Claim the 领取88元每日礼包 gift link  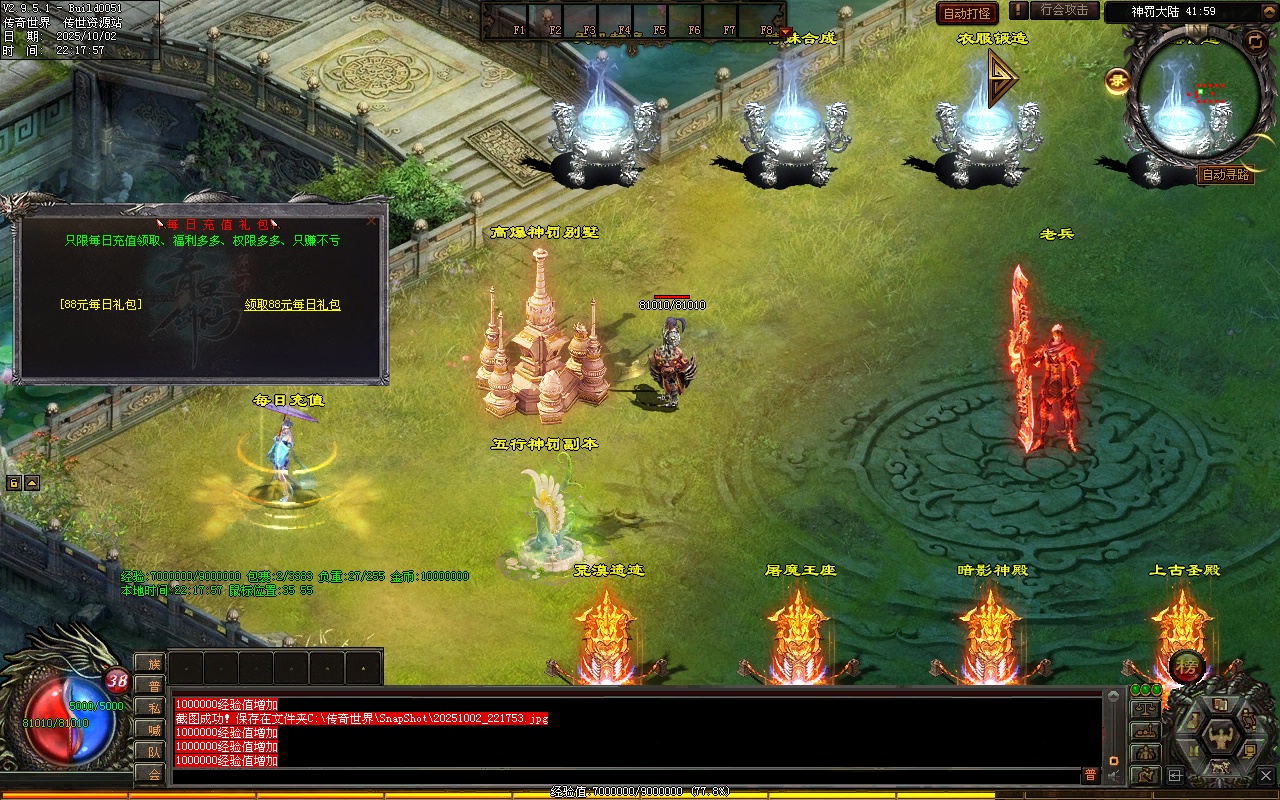292,304
